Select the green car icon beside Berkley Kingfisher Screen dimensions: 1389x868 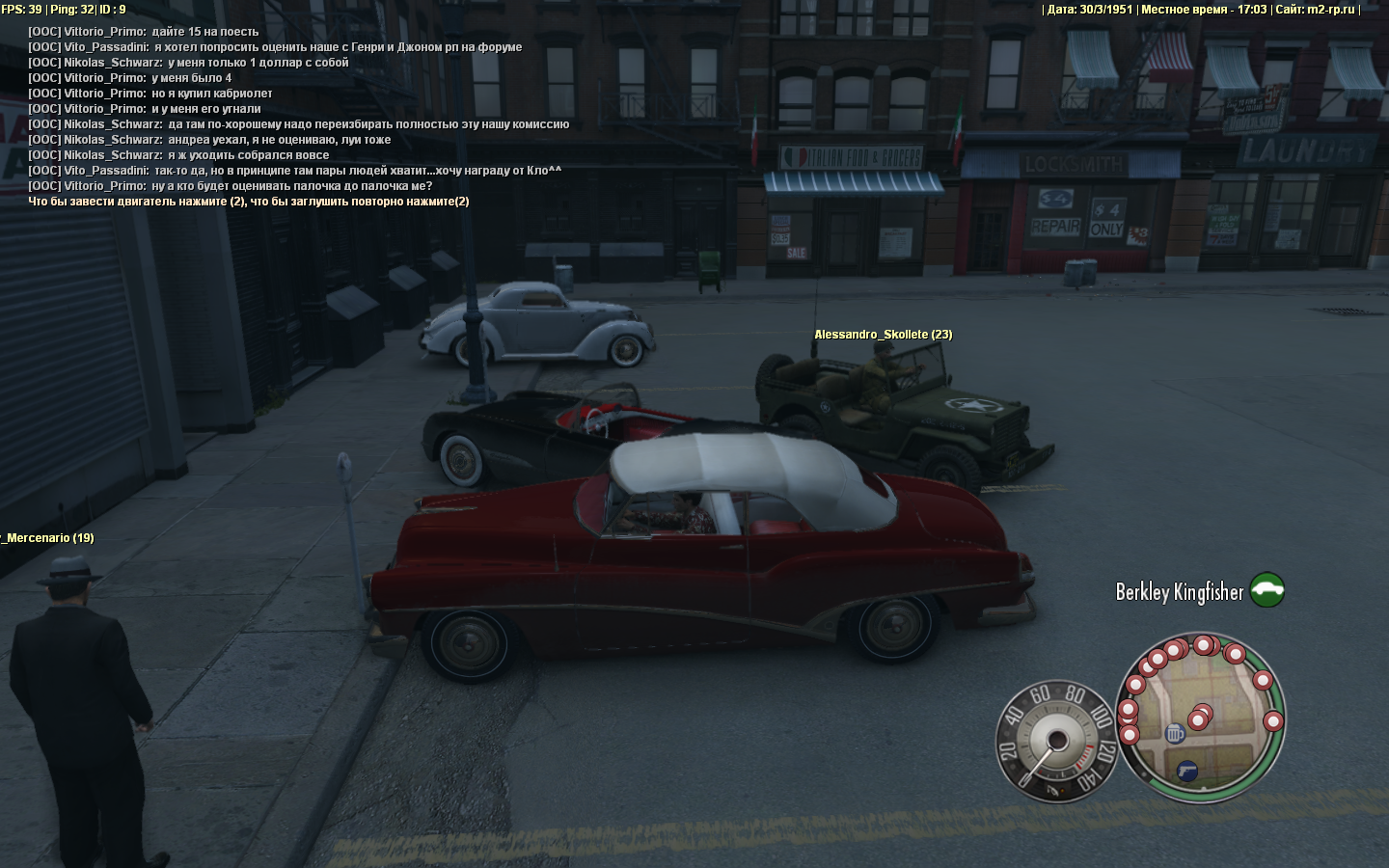click(1267, 589)
